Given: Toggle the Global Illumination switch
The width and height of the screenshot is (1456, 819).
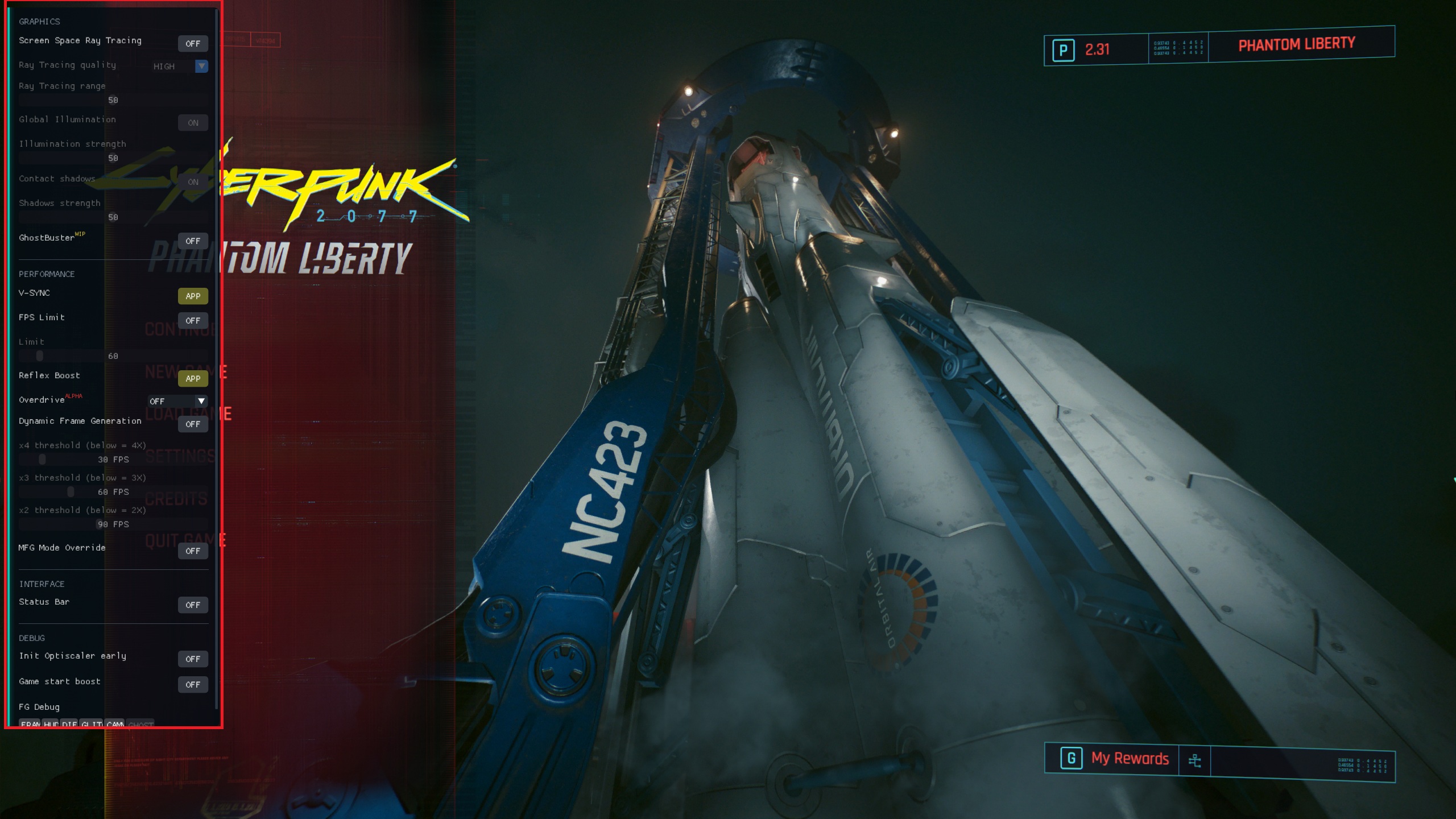Looking at the screenshot, I should point(193,123).
